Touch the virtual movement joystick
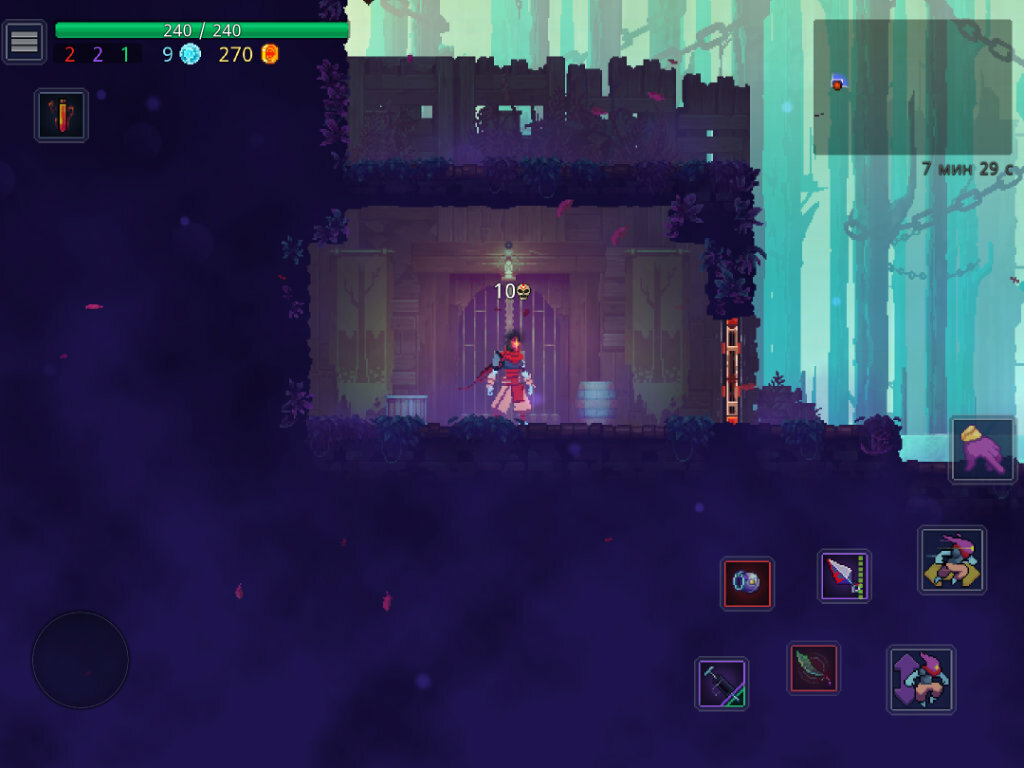 point(80,660)
